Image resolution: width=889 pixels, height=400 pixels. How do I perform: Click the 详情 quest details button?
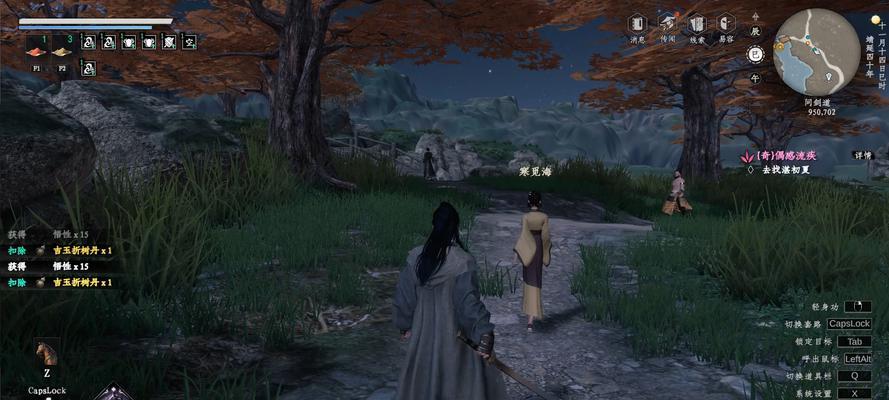point(862,155)
